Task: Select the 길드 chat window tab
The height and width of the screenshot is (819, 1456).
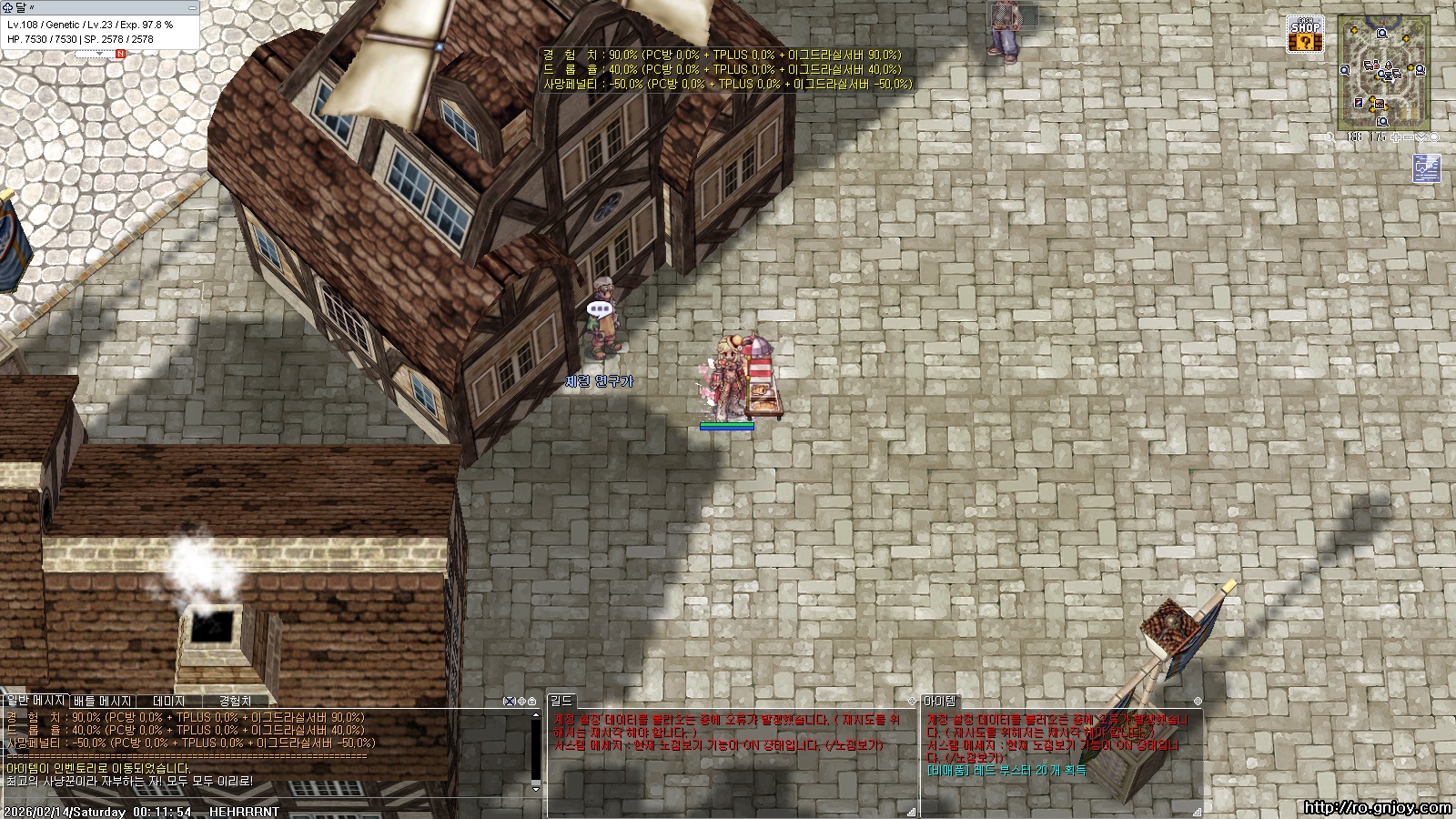Action: (x=561, y=701)
